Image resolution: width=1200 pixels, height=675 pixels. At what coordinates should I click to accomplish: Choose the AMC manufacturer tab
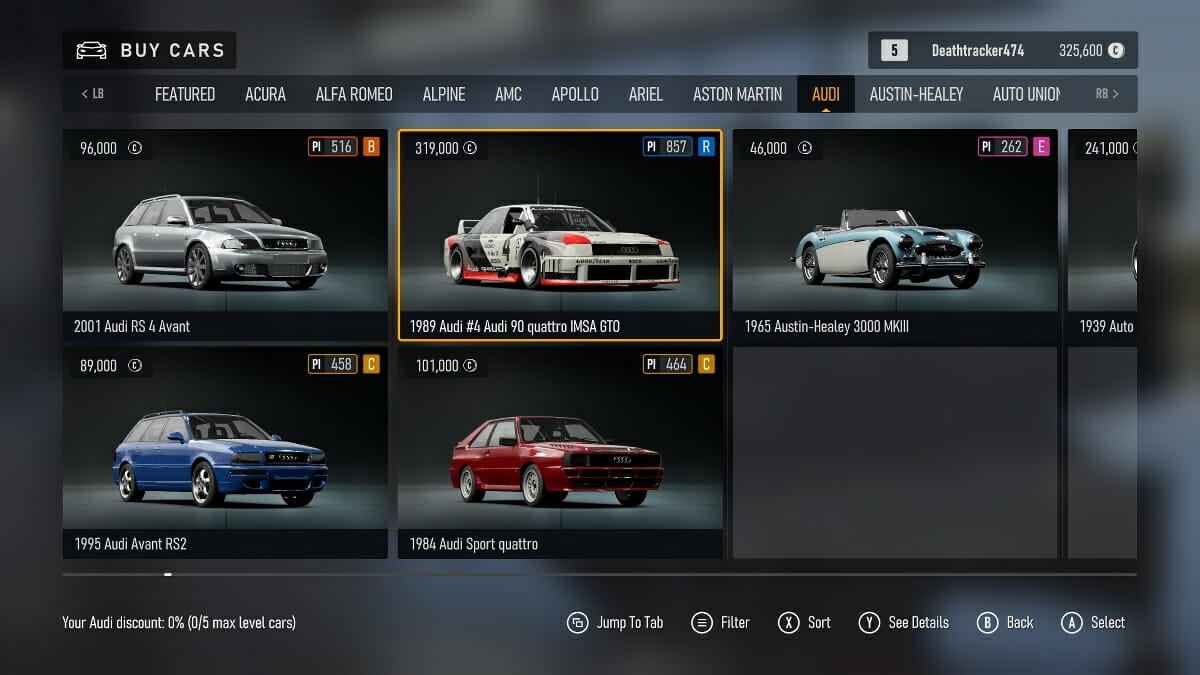[x=508, y=94]
